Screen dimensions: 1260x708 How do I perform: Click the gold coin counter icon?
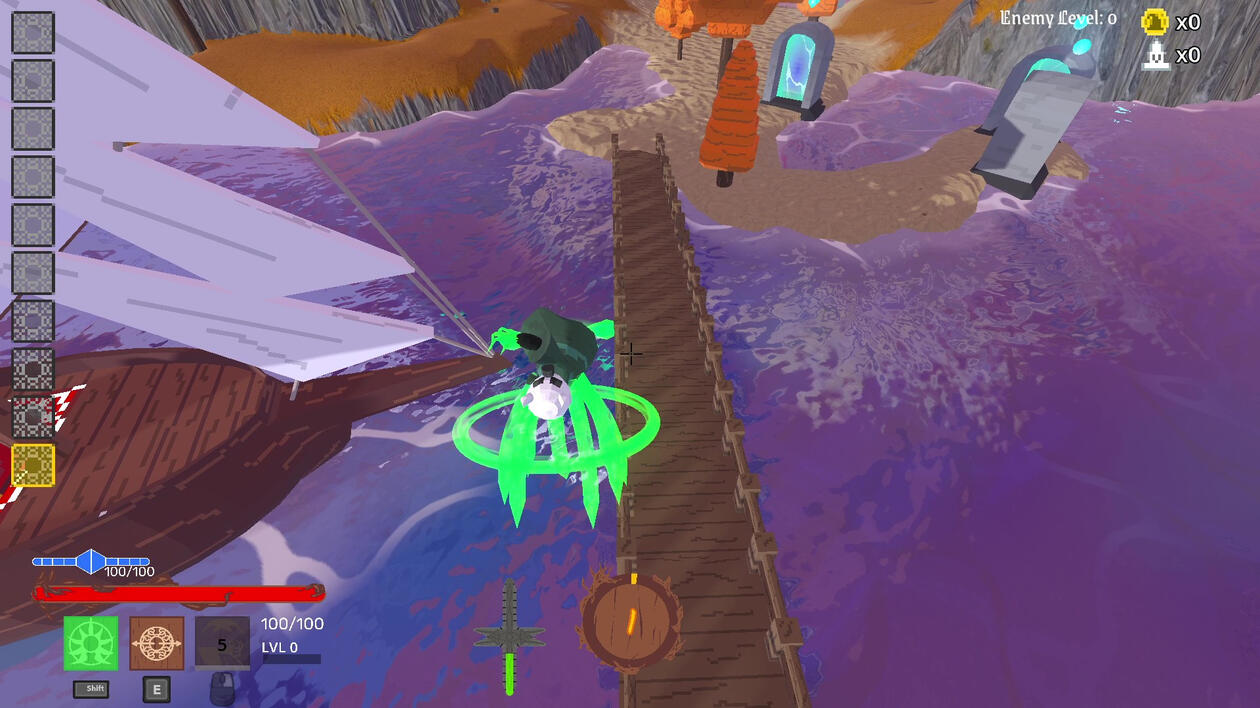[x=1155, y=22]
